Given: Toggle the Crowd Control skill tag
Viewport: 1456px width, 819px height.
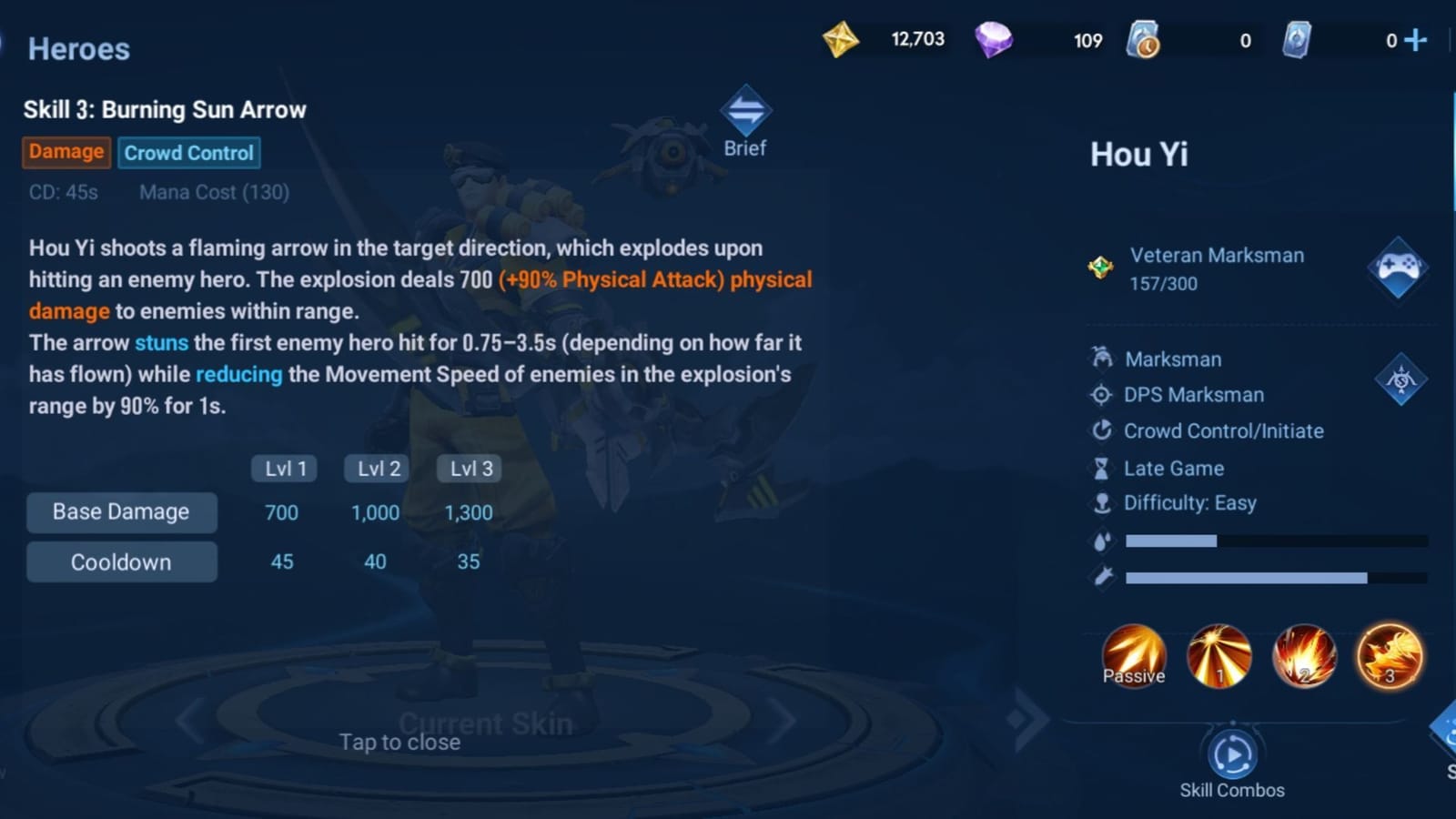Looking at the screenshot, I should tap(188, 152).
